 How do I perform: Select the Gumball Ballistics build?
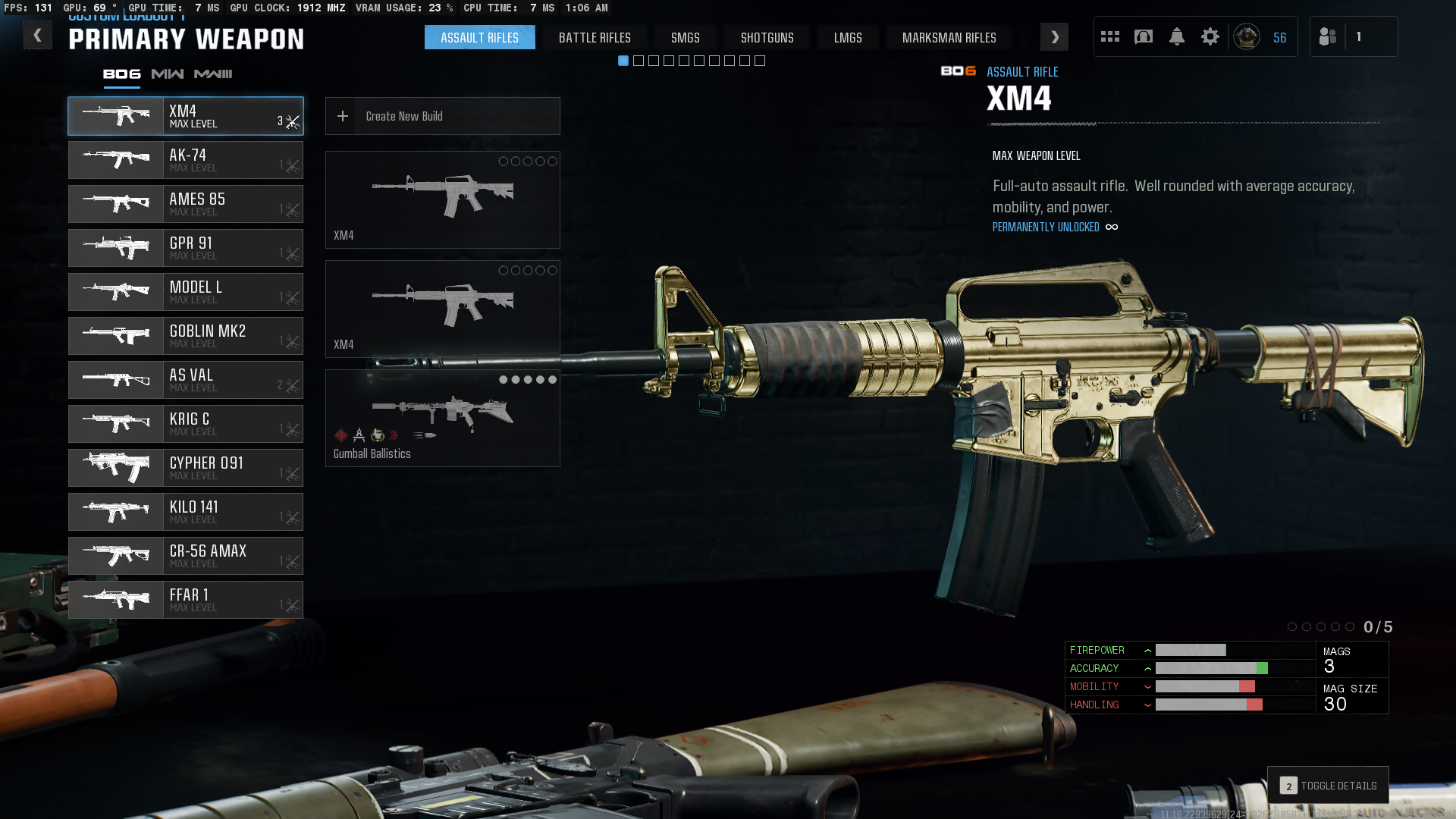(x=443, y=418)
